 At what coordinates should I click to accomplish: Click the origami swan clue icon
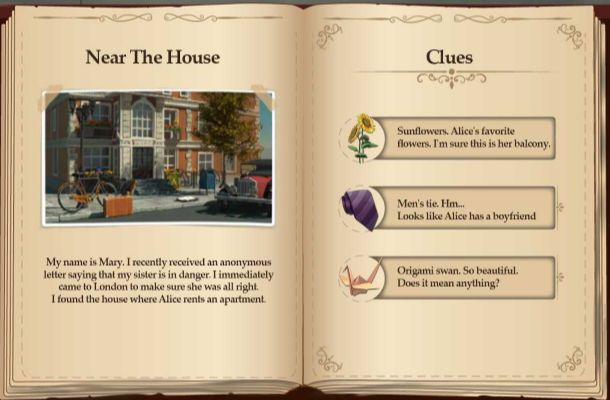coord(361,277)
